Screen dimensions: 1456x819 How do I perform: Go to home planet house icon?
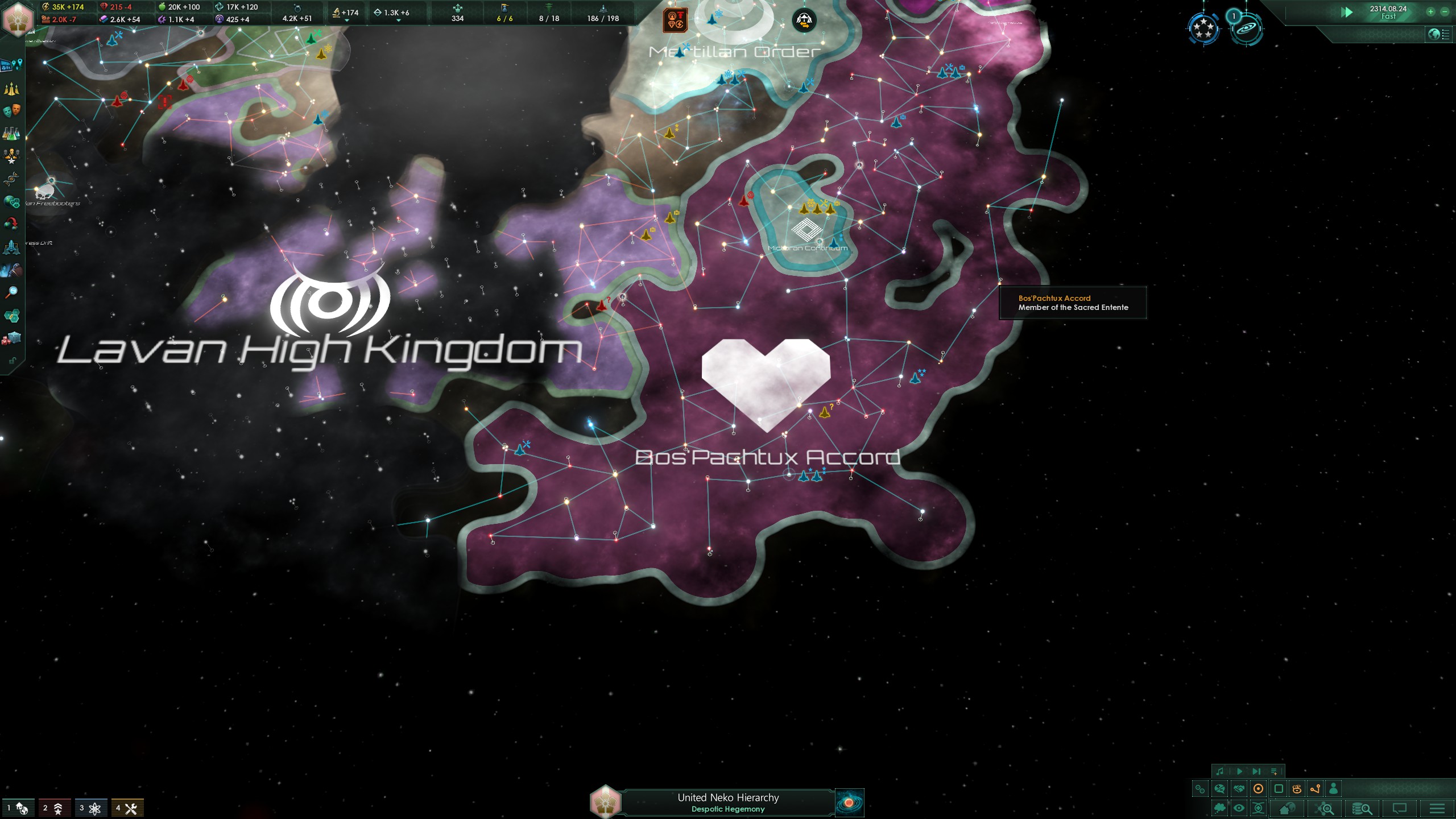[1287, 808]
